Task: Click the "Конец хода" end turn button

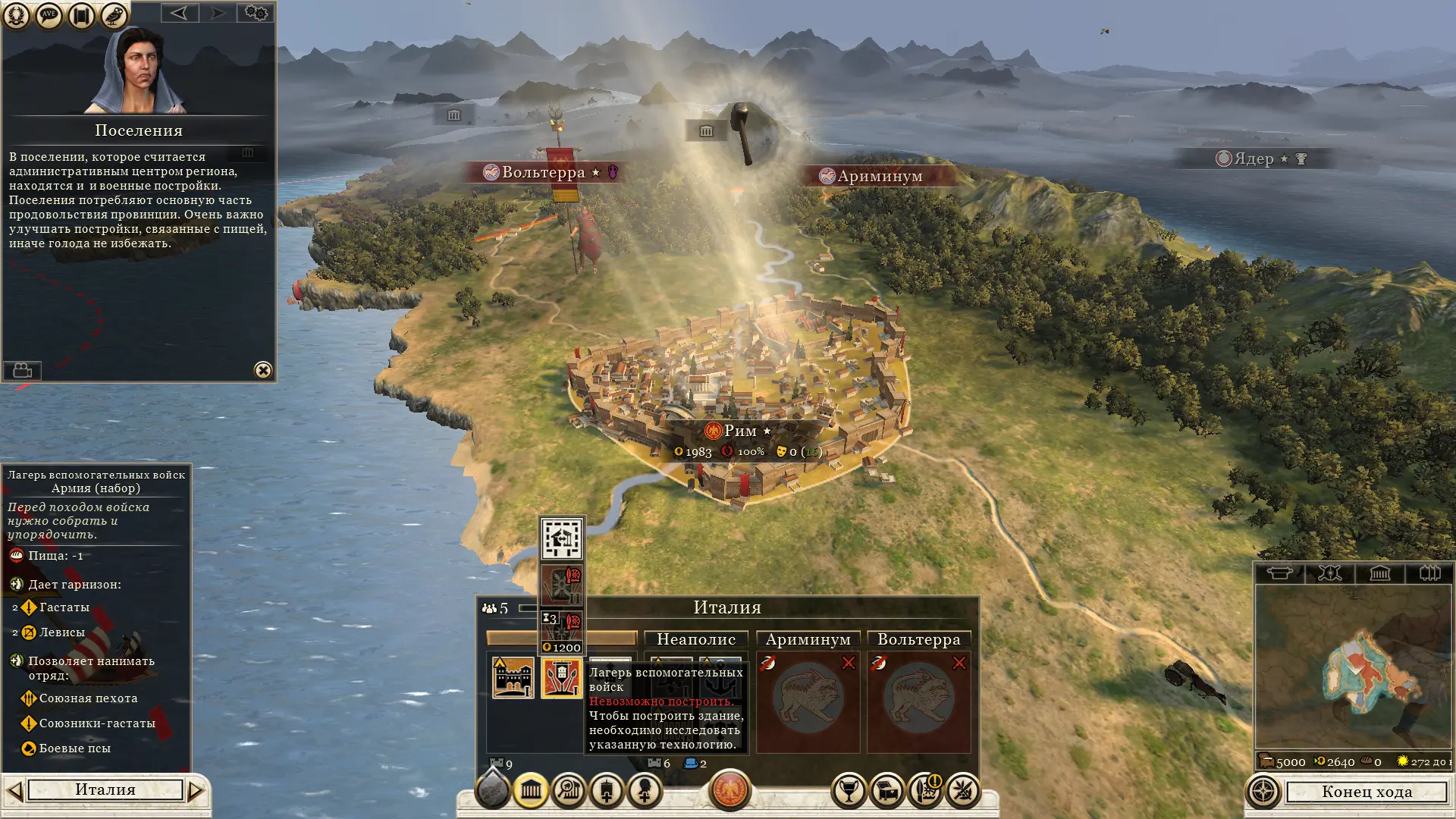Action: (1366, 792)
